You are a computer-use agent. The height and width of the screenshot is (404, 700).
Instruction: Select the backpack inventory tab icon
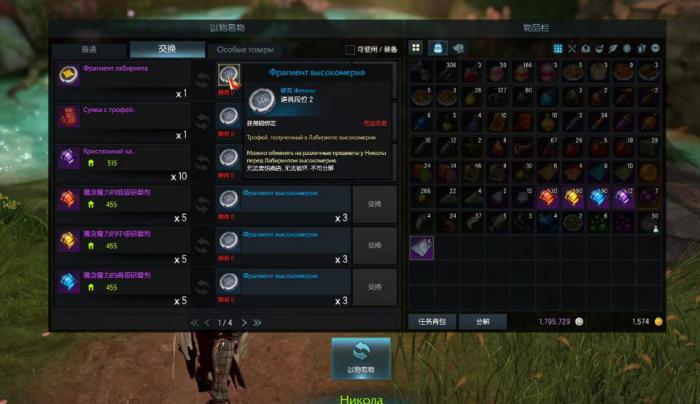click(437, 48)
